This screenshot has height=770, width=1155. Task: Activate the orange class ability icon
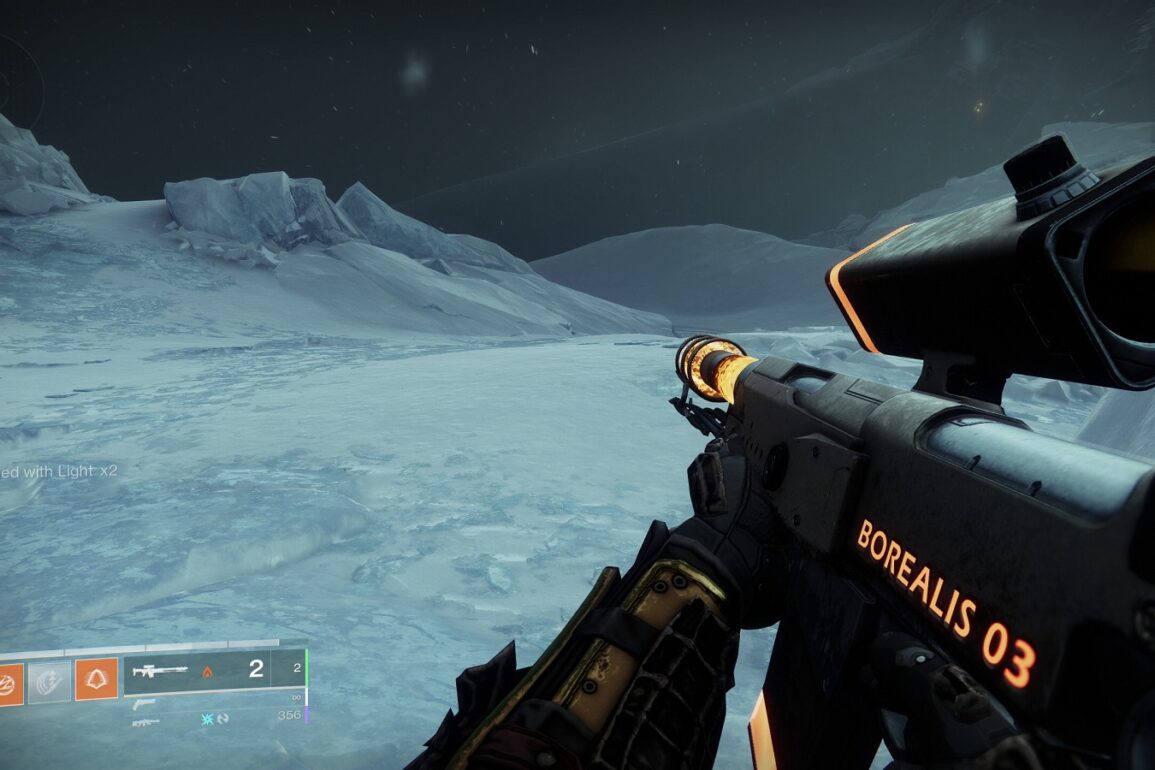[96, 680]
